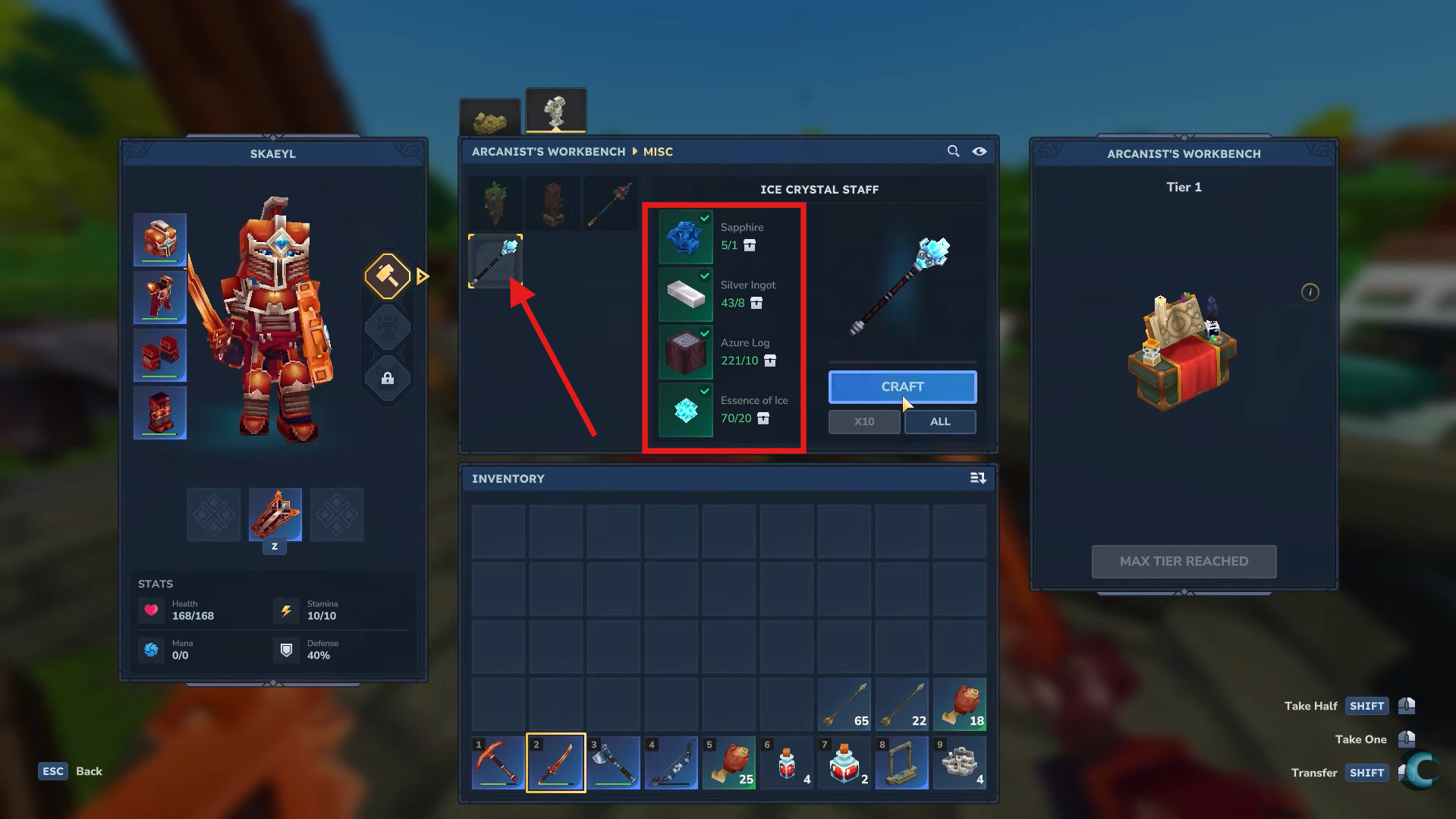Click the chest icon beside Sapphire's 5/1 count
This screenshot has height=819, width=1456.
pos(750,245)
